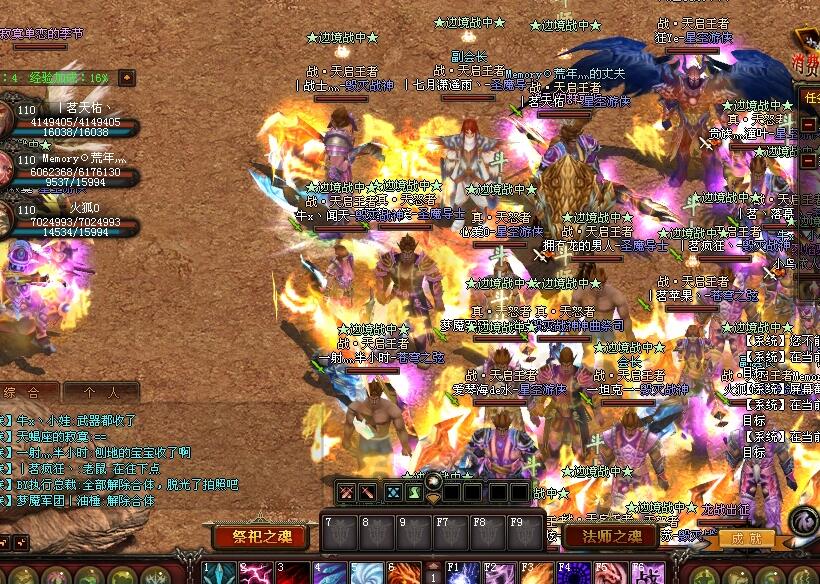Image resolution: width=820 pixels, height=584 pixels.
Task: Open the 成就 achievements panel
Action: tap(746, 540)
